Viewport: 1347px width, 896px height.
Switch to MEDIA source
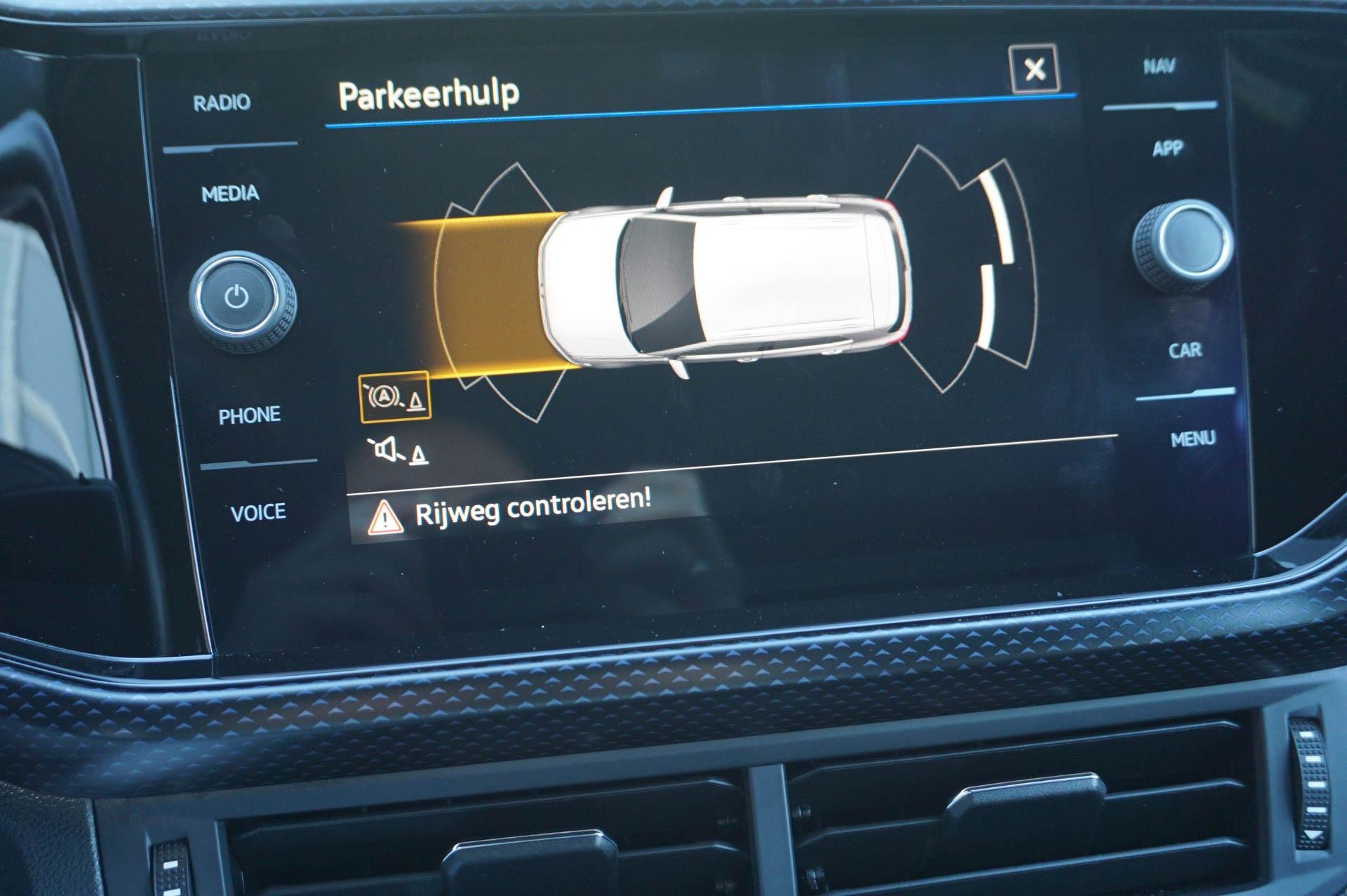(230, 194)
